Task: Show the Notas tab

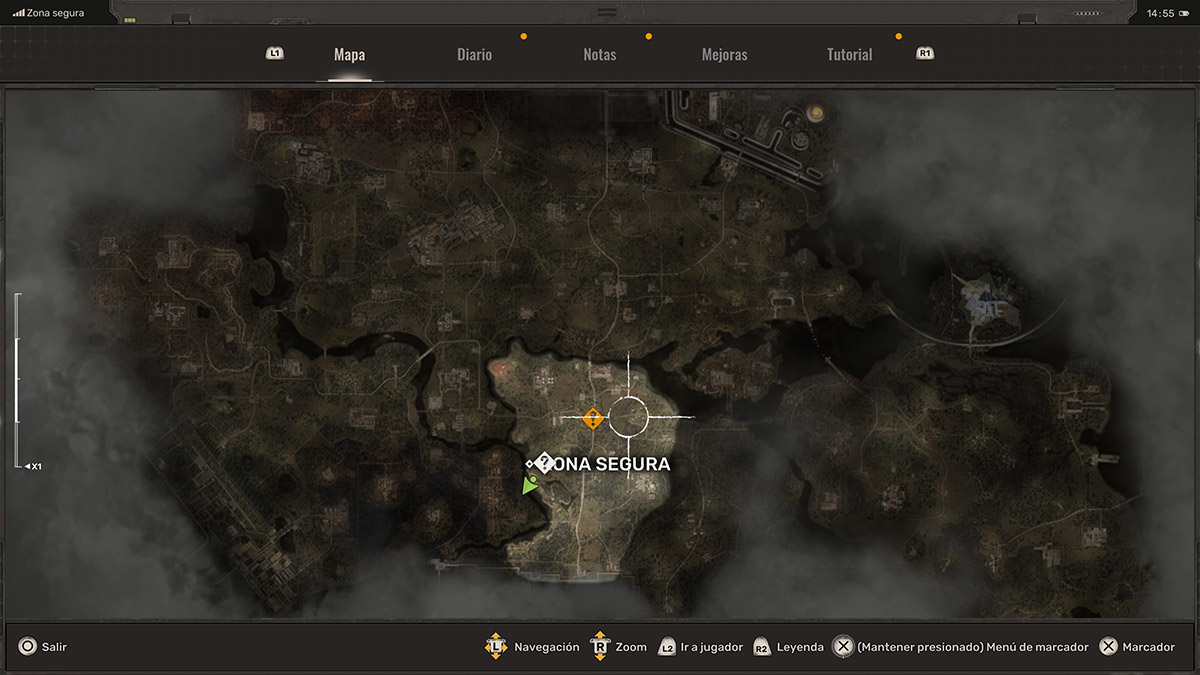Action: pyautogui.click(x=599, y=55)
